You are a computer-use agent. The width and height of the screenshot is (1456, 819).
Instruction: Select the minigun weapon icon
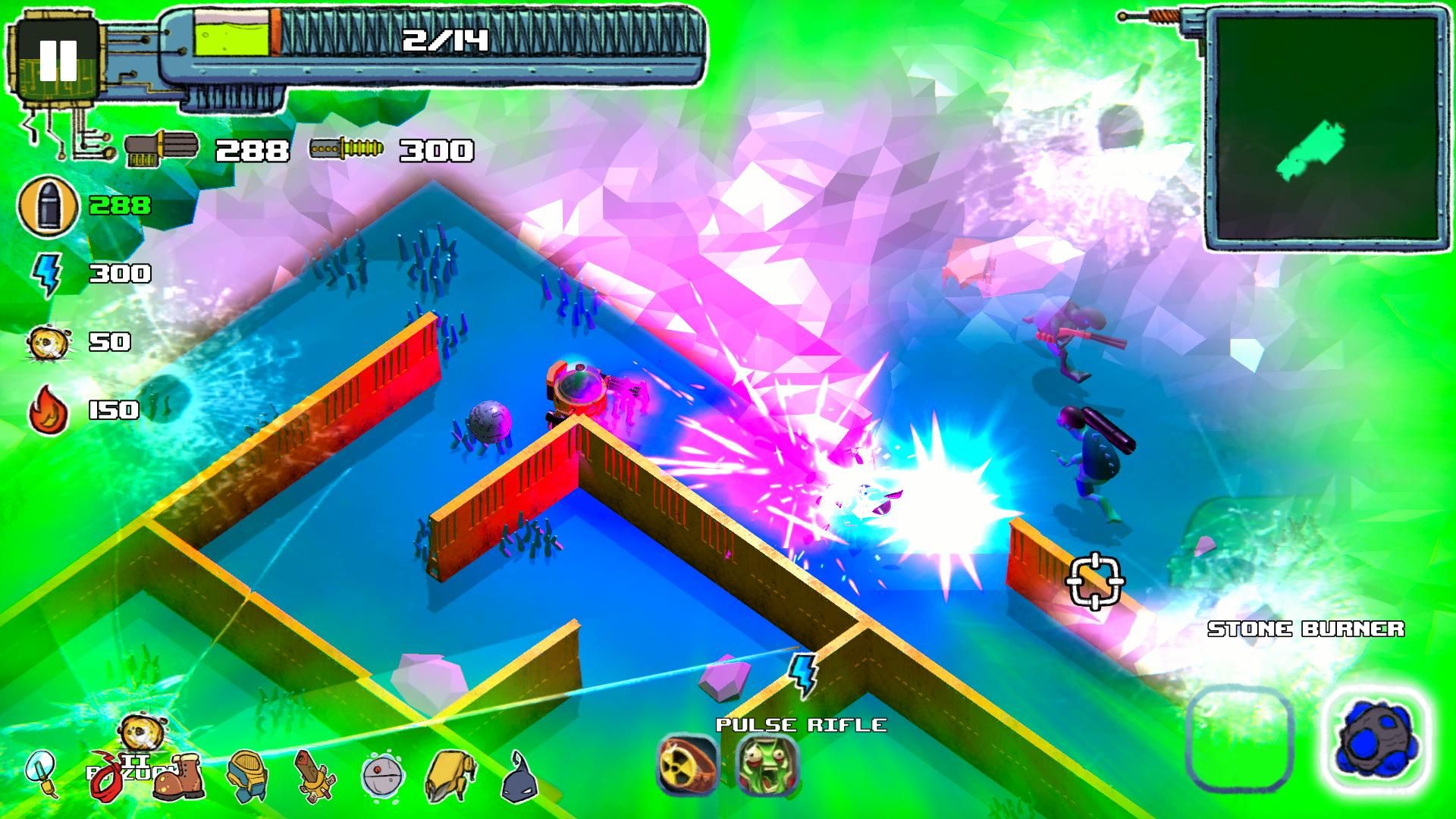coord(162,149)
